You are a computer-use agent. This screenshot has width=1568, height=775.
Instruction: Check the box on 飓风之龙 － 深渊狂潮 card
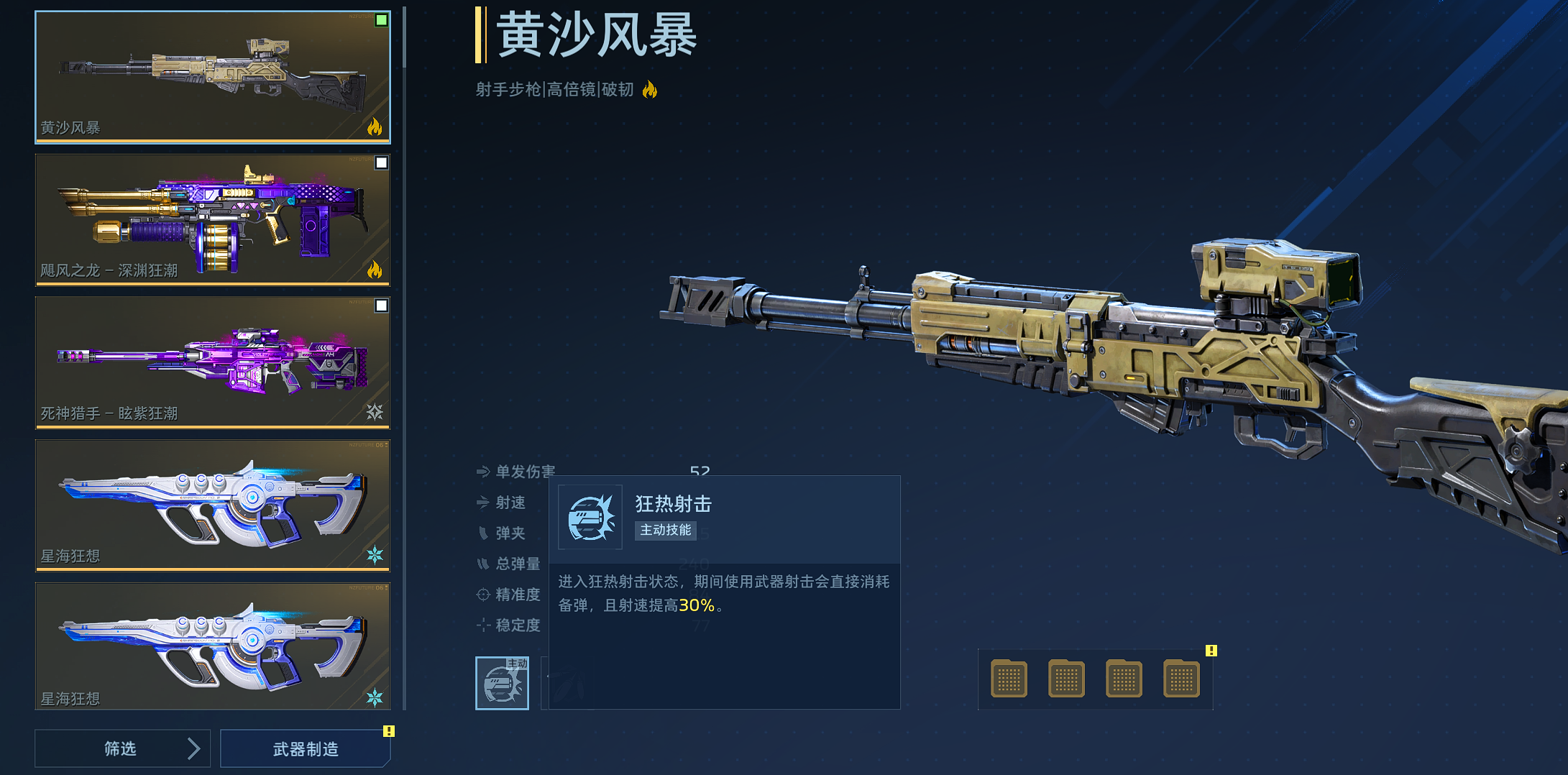tap(380, 162)
